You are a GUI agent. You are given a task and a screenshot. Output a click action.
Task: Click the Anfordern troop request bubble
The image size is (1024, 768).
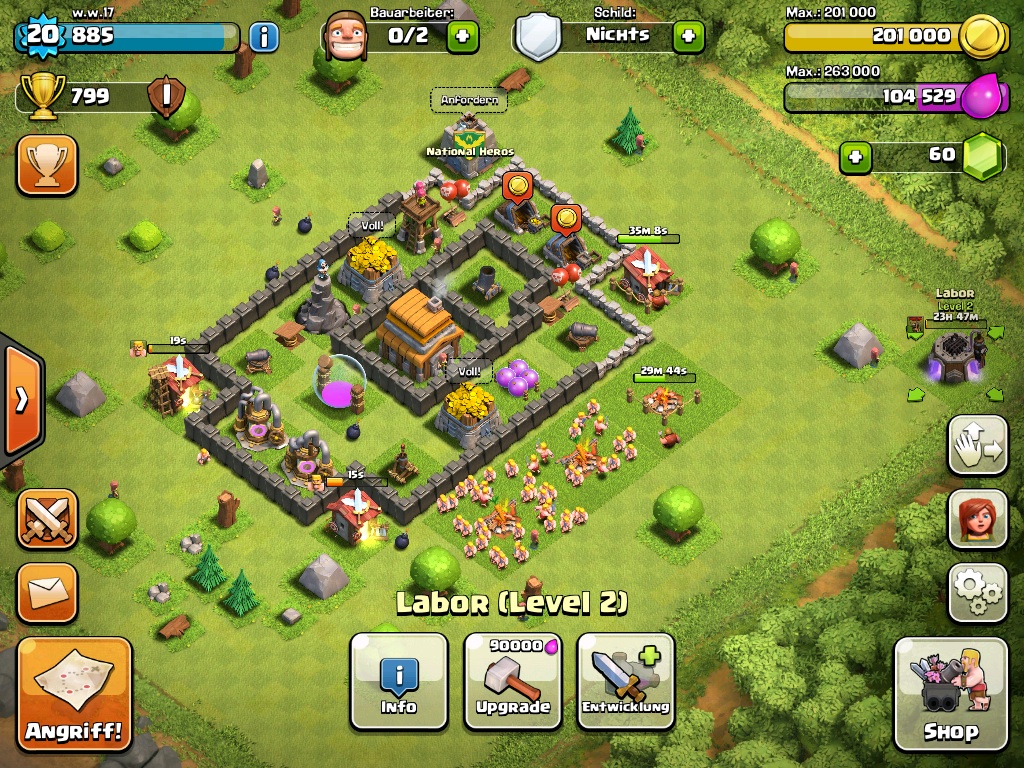tap(469, 100)
